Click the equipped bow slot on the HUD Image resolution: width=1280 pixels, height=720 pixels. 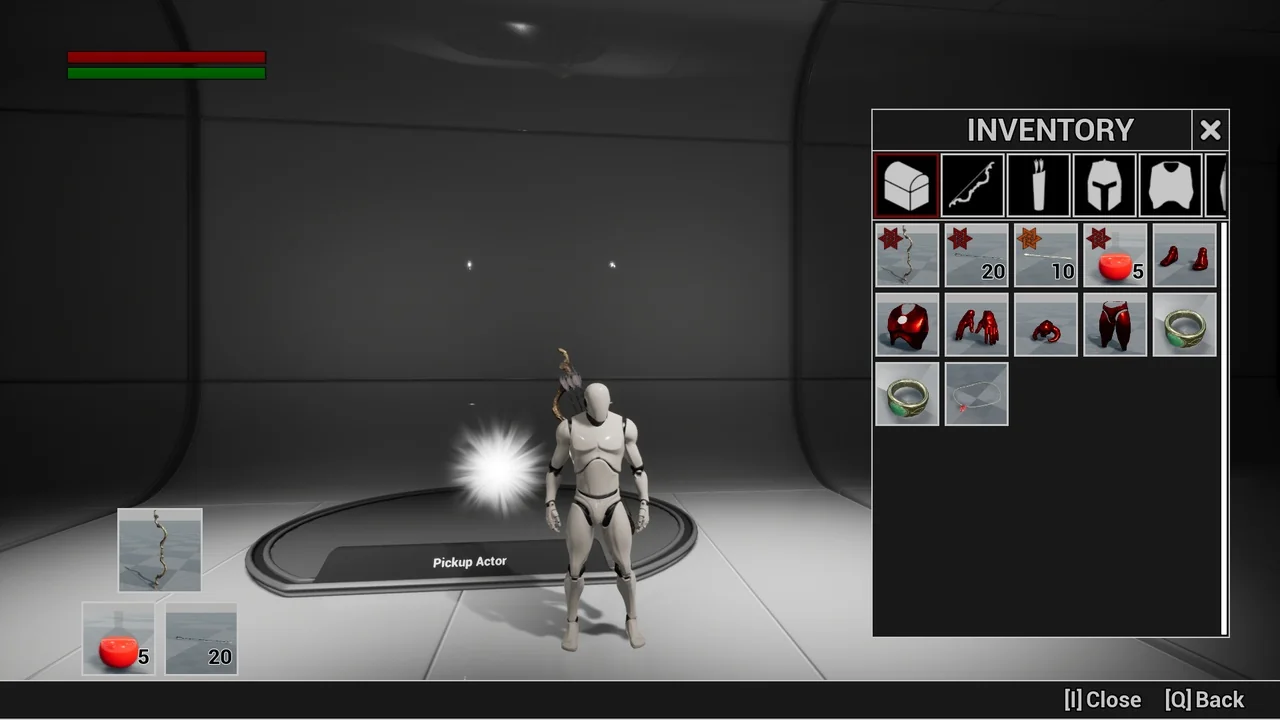click(160, 550)
